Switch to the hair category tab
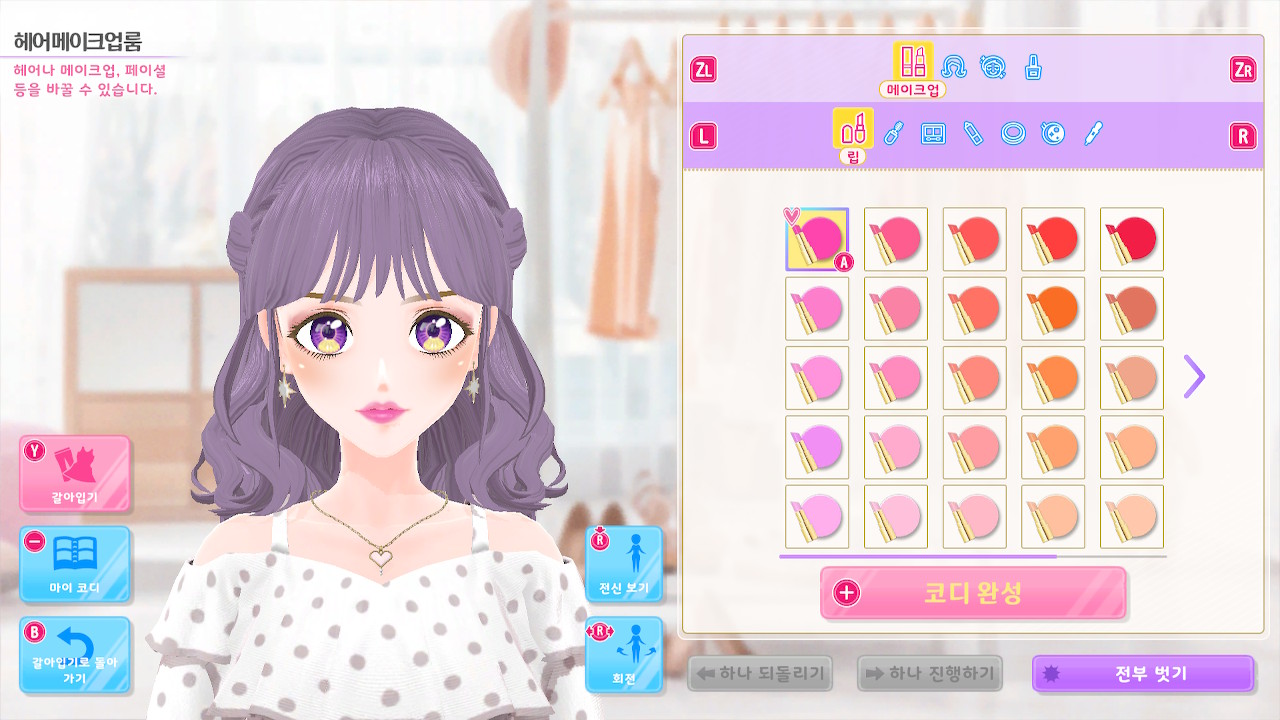This screenshot has width=1280, height=720. click(x=954, y=67)
